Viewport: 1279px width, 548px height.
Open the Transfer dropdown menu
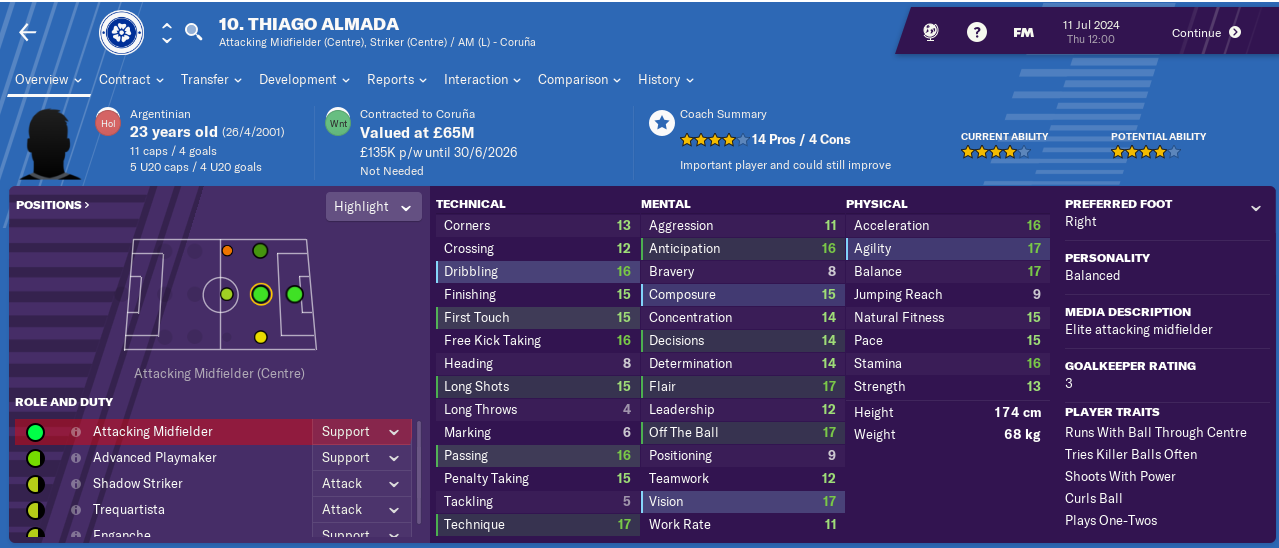tap(211, 80)
